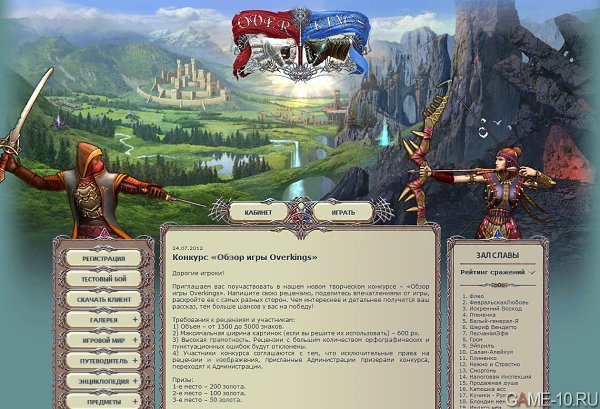Expand the Галерея menu section
The width and height of the screenshot is (600, 409).
134,319
